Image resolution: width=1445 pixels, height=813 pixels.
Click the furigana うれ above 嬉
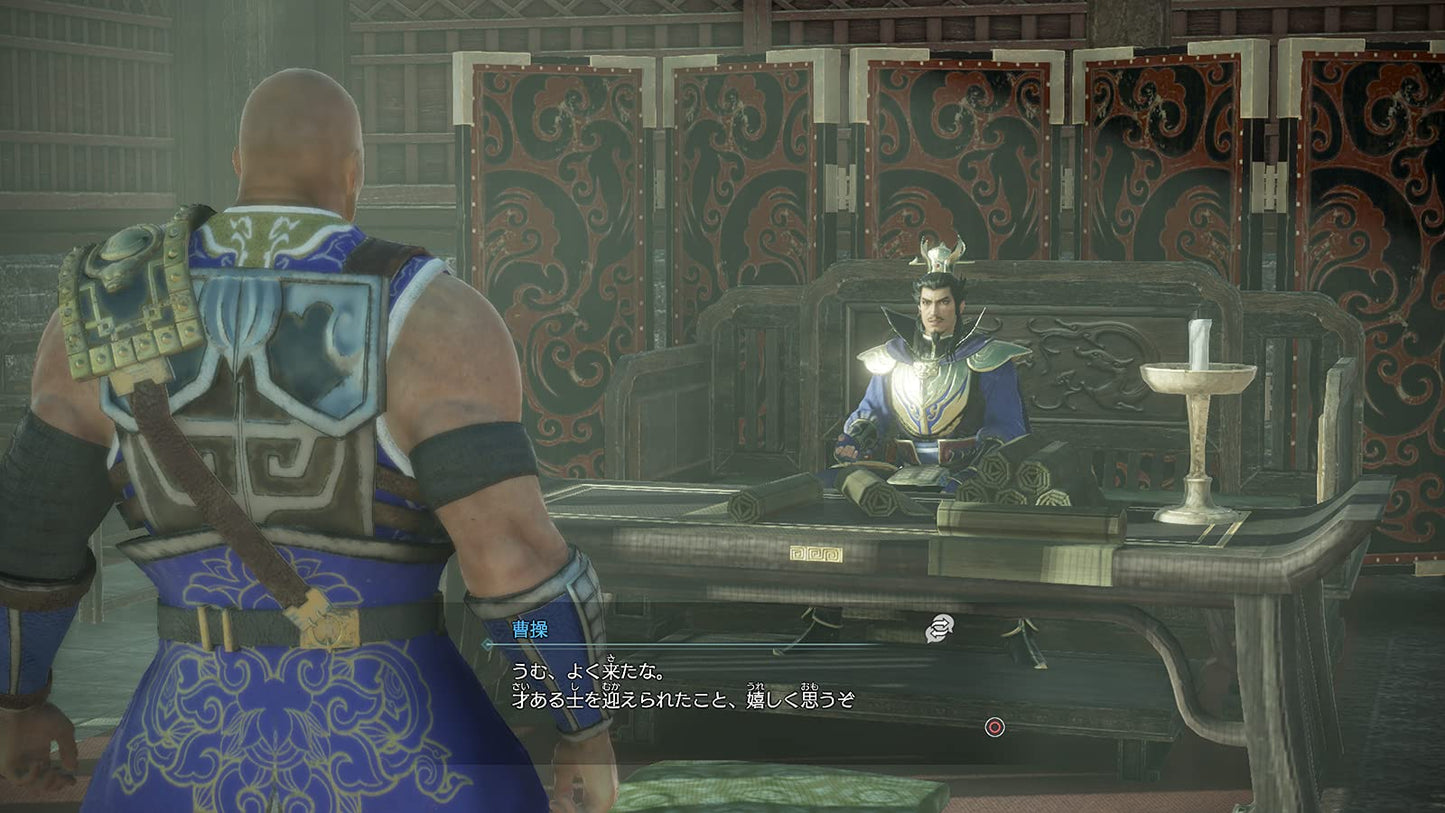(758, 687)
